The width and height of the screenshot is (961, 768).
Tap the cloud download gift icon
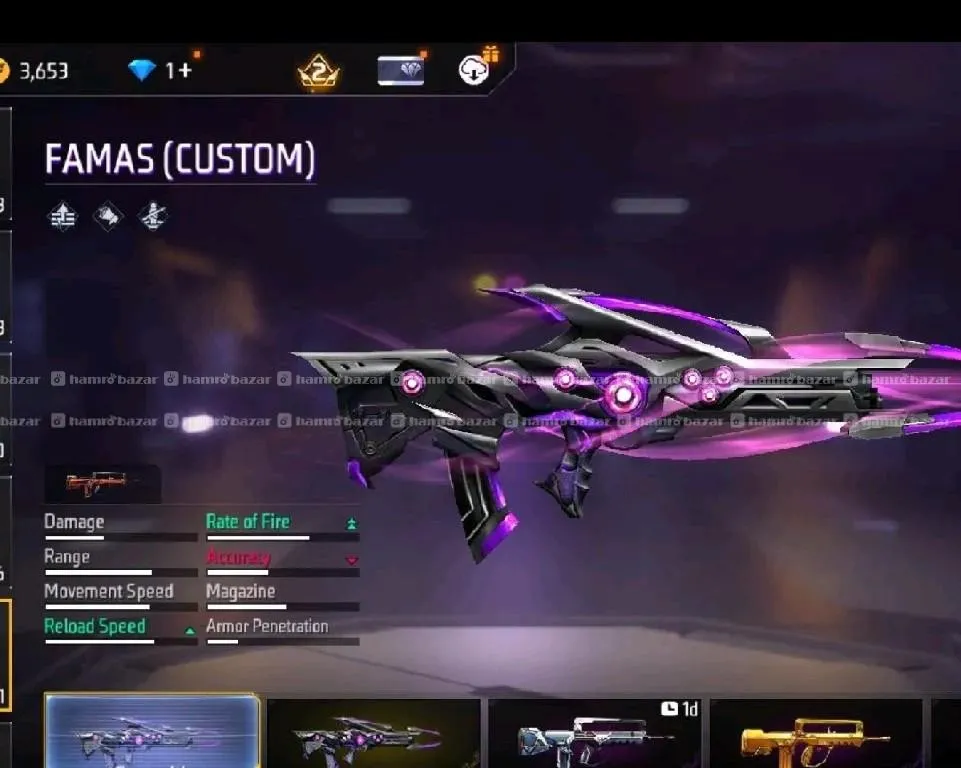pos(474,69)
